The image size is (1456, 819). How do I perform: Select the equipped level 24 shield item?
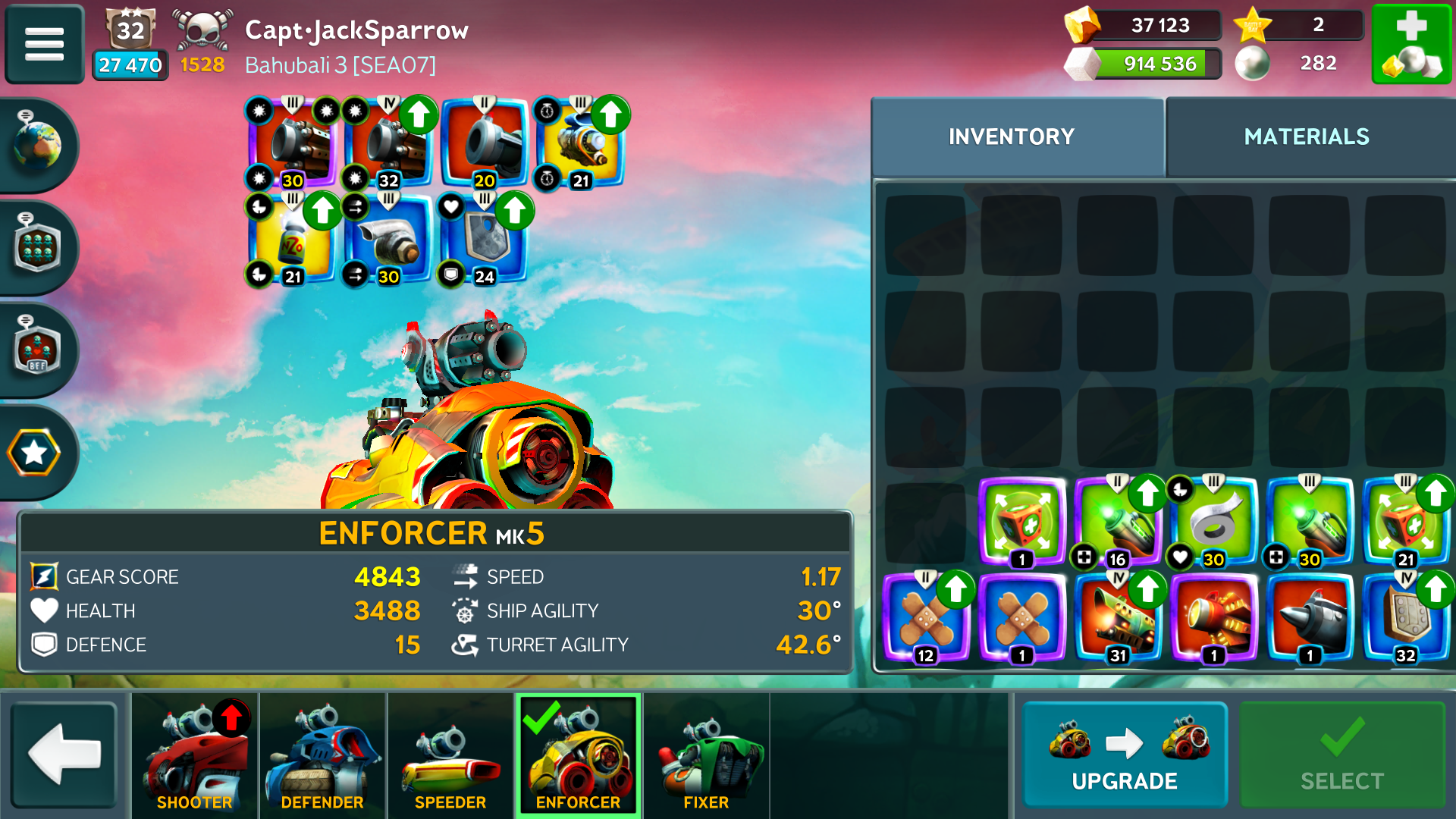tap(484, 239)
